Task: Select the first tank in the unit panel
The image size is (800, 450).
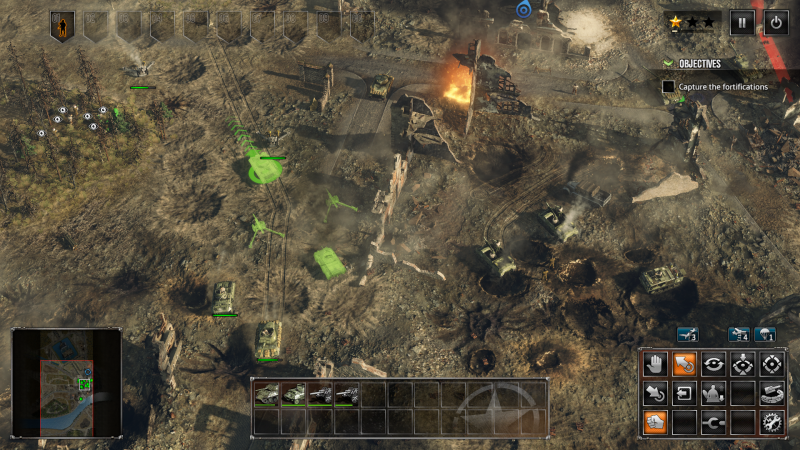Action: [x=267, y=395]
